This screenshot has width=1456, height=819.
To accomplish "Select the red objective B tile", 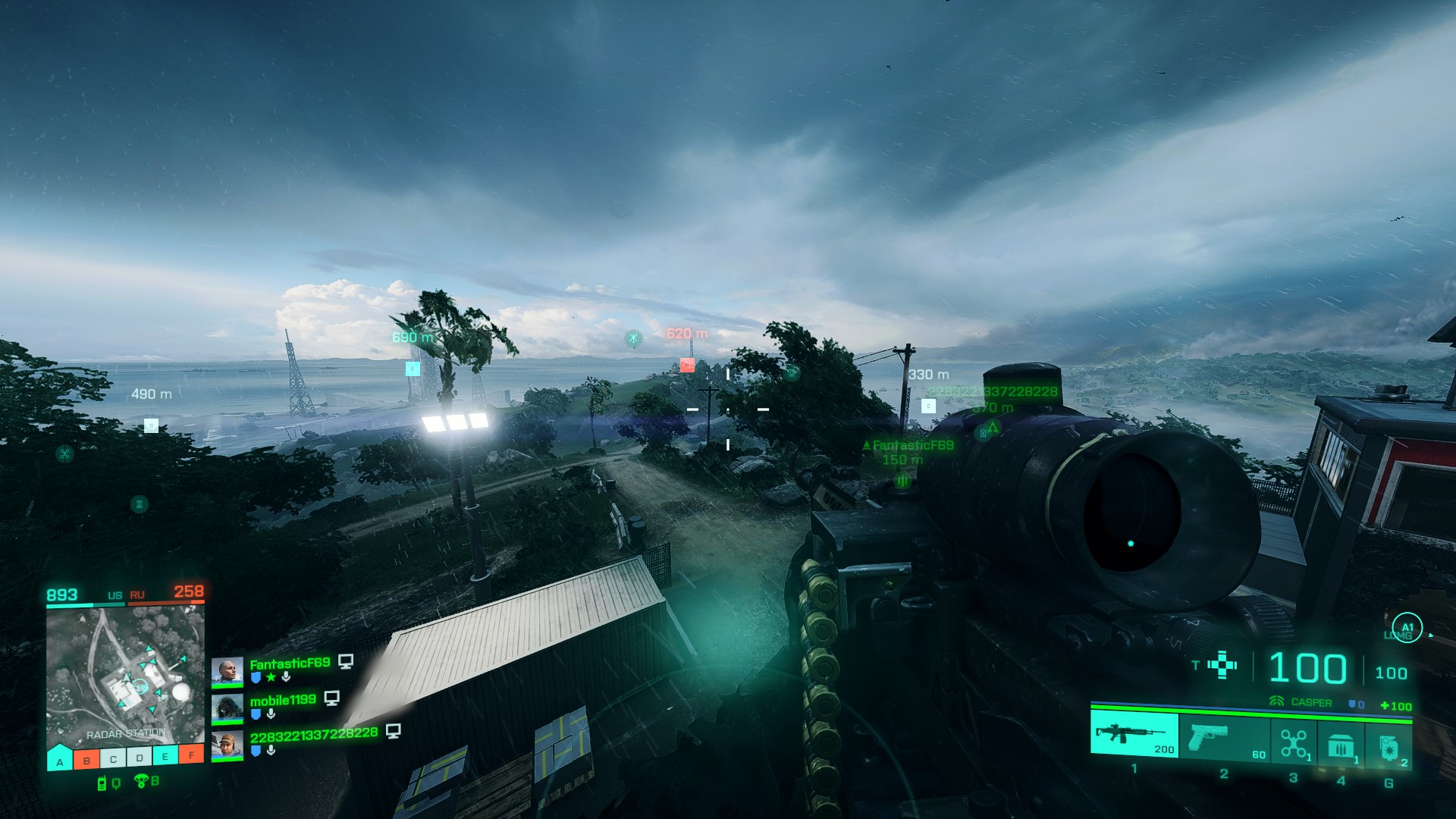I will tap(86, 759).
